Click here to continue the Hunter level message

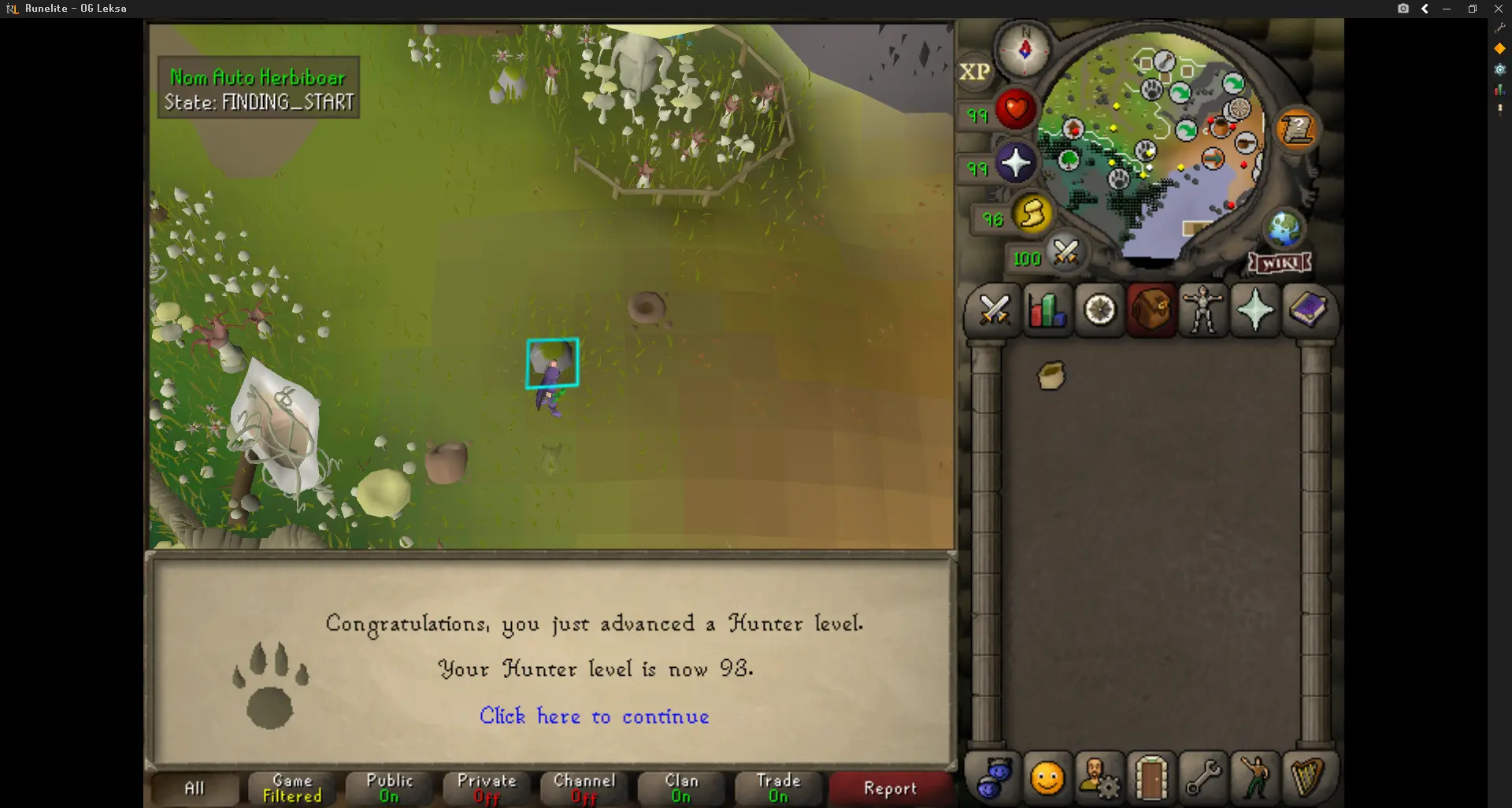(594, 717)
